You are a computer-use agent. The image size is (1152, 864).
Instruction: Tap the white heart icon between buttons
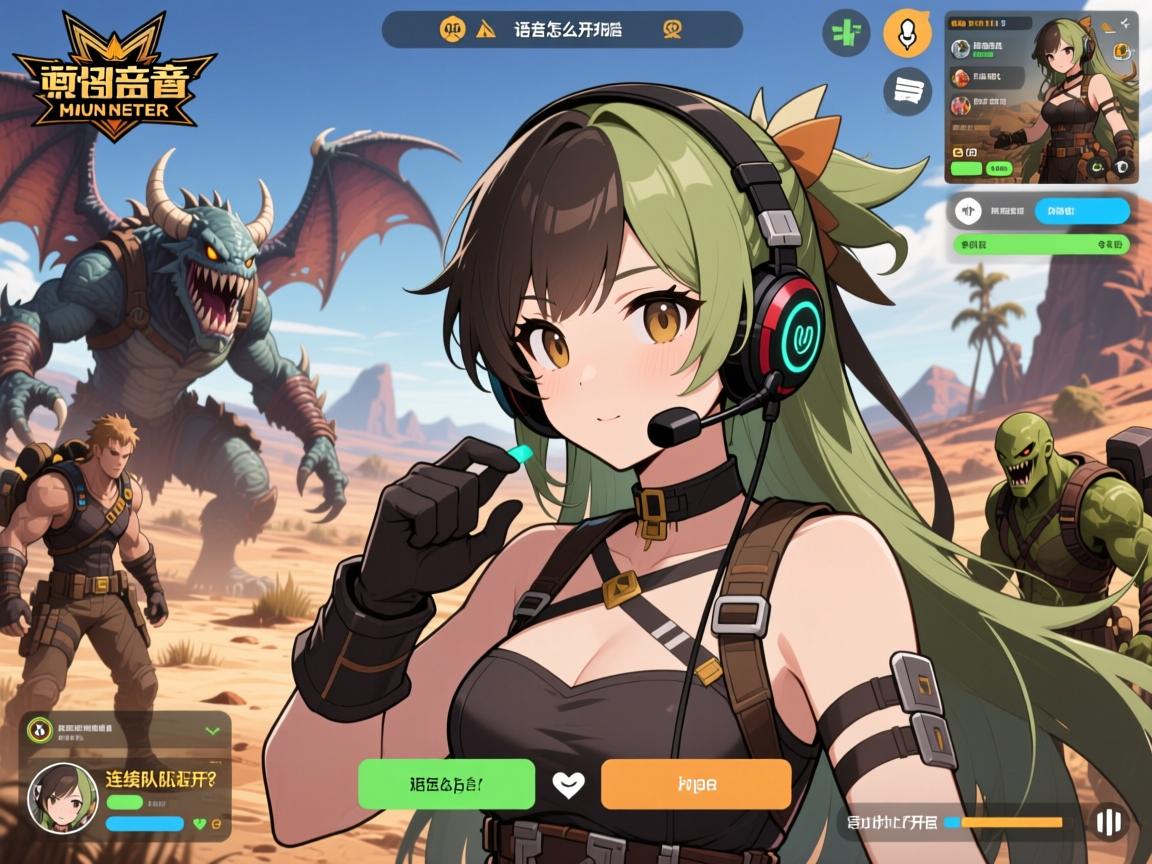click(568, 784)
